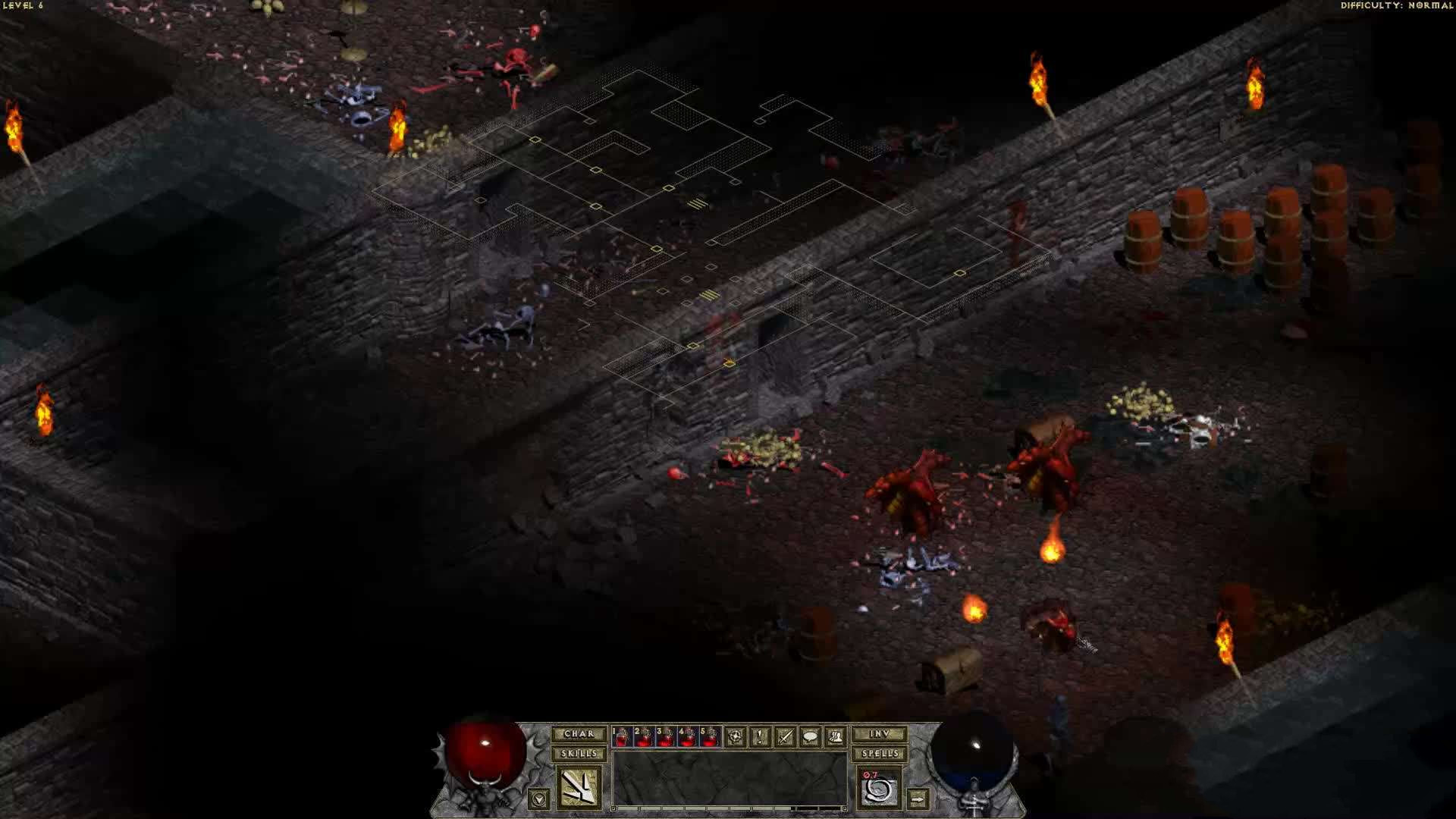Screen dimensions: 1456x819
Task: Select the arrow attack skill icon
Action: [579, 787]
